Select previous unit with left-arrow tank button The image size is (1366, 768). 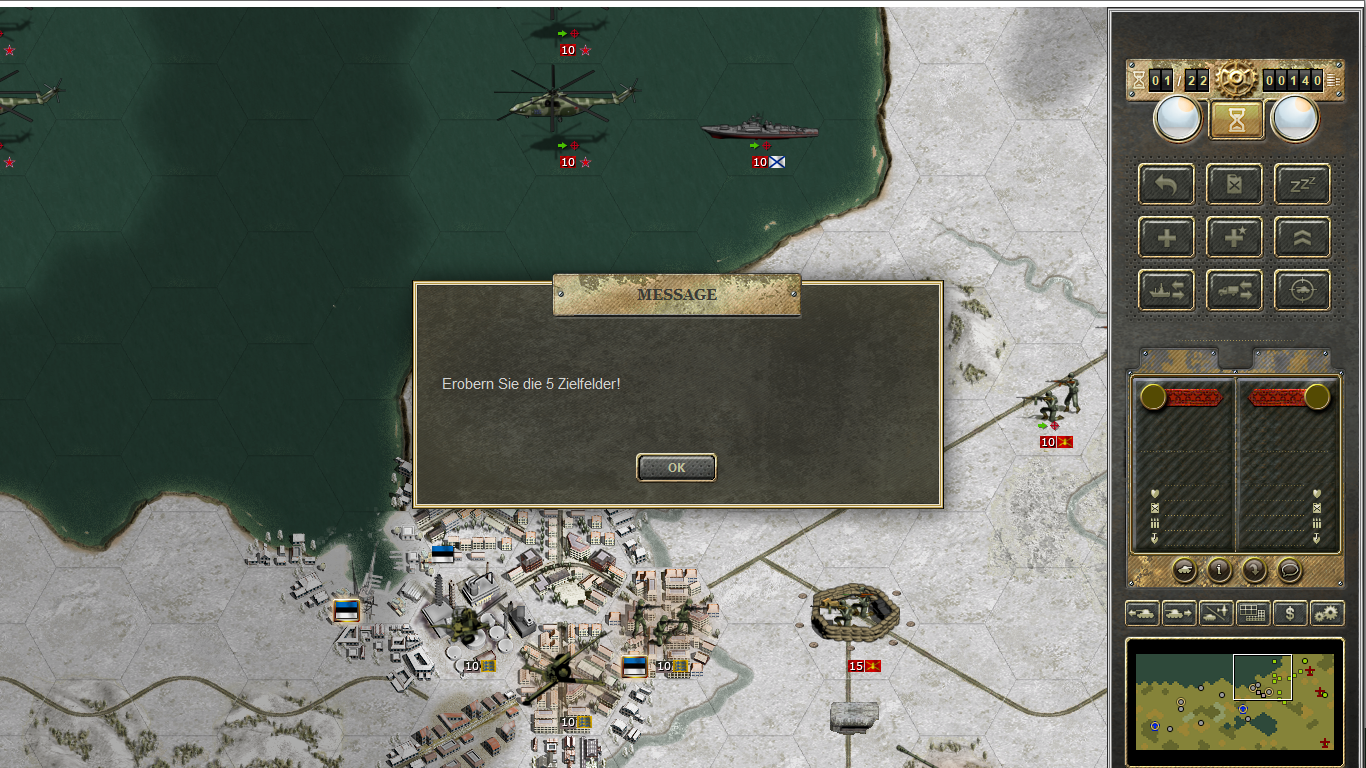coord(1142,613)
